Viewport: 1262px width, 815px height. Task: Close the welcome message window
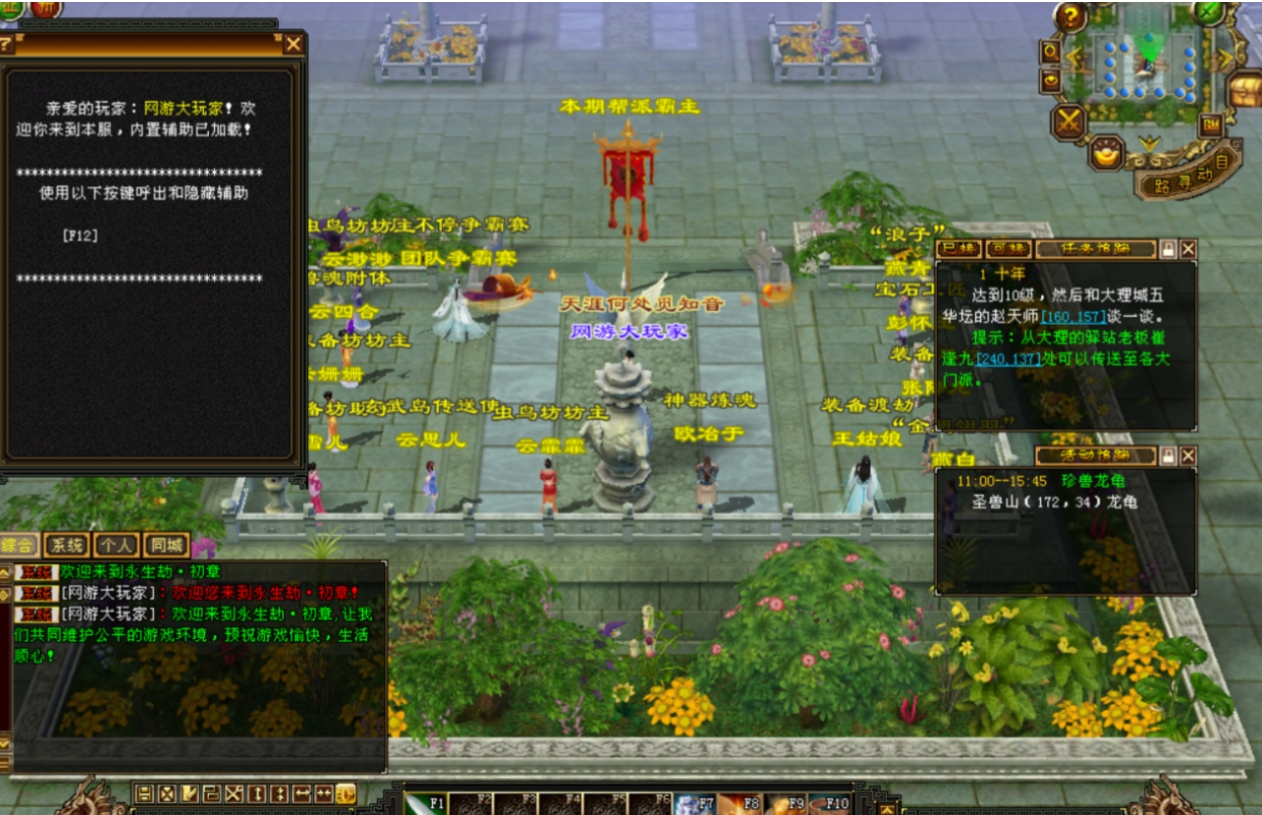point(293,44)
